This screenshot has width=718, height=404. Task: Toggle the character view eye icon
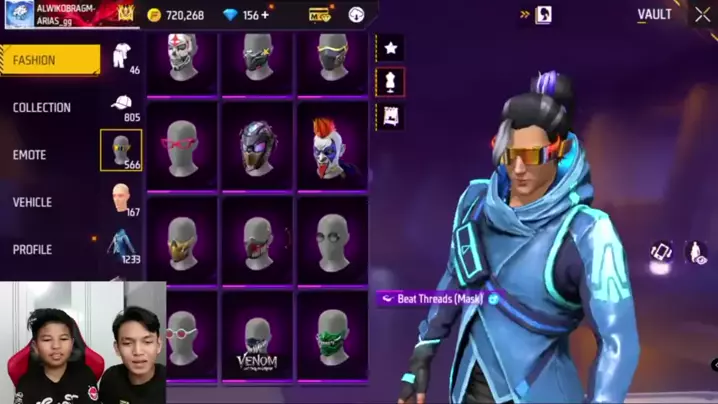pos(697,252)
